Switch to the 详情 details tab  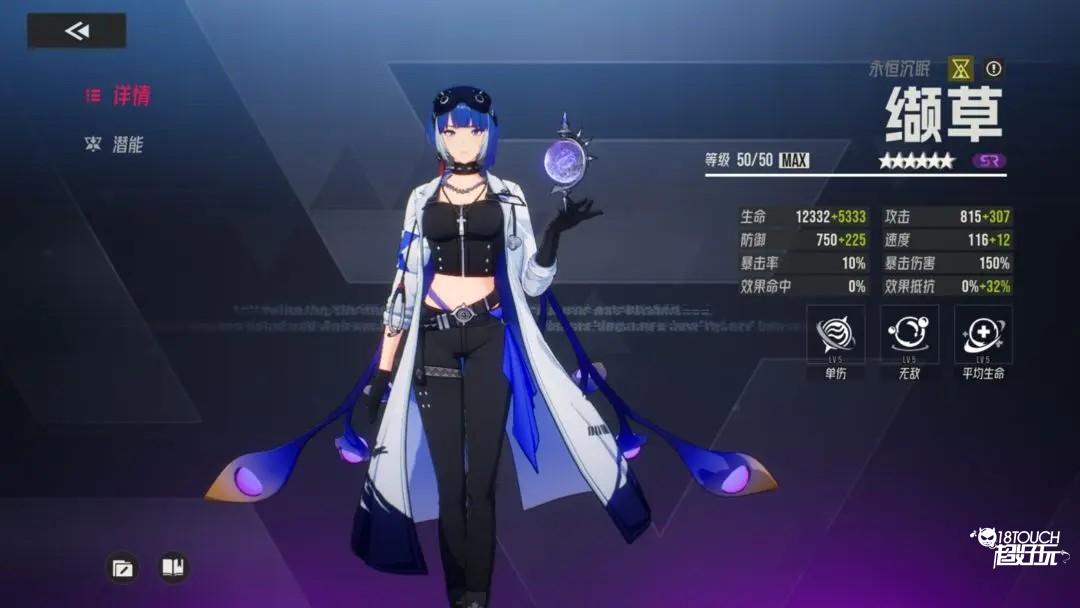[x=118, y=96]
